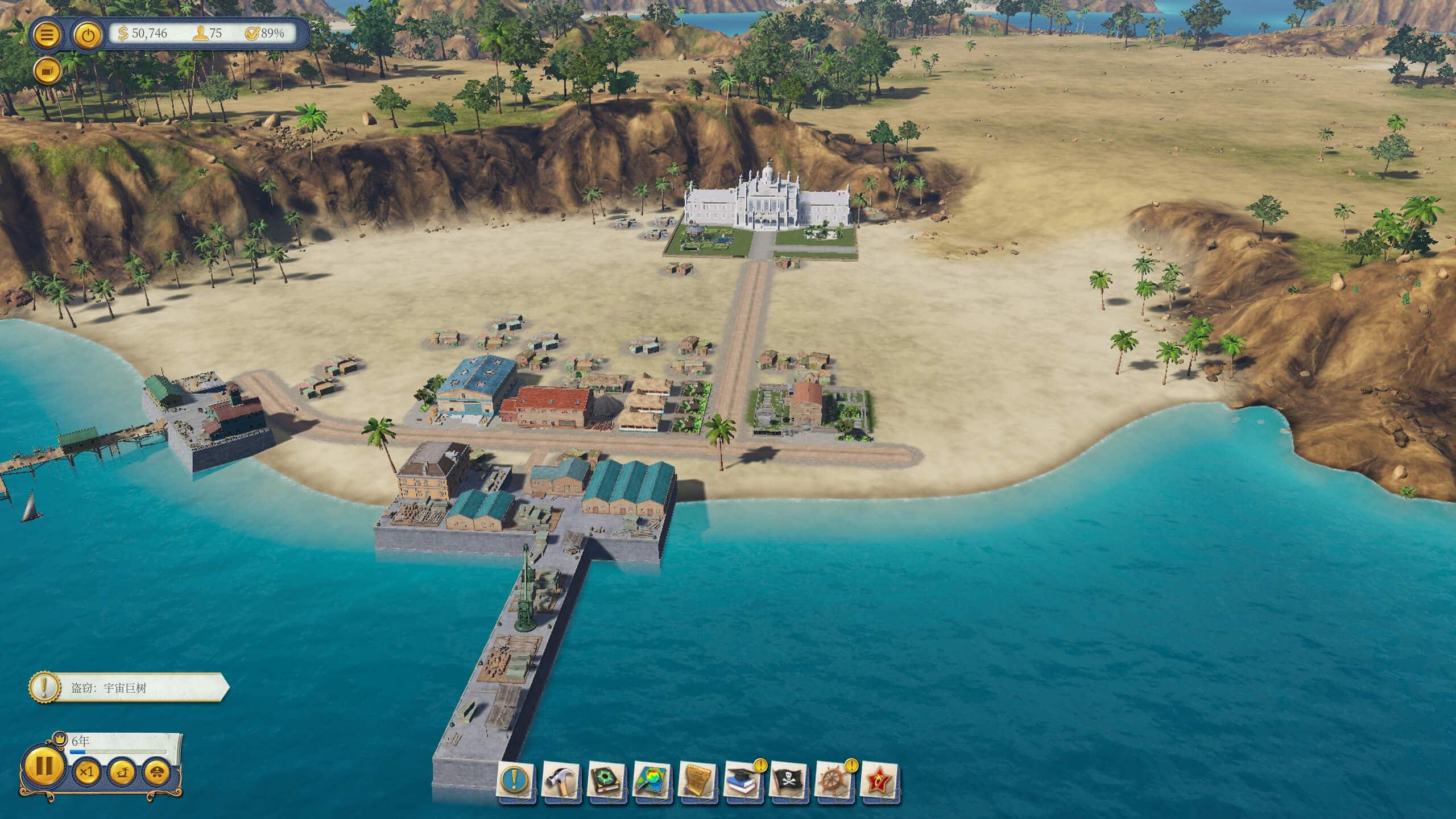Open the hammer construction menu
Screen dimensions: 1456x819
561,779
